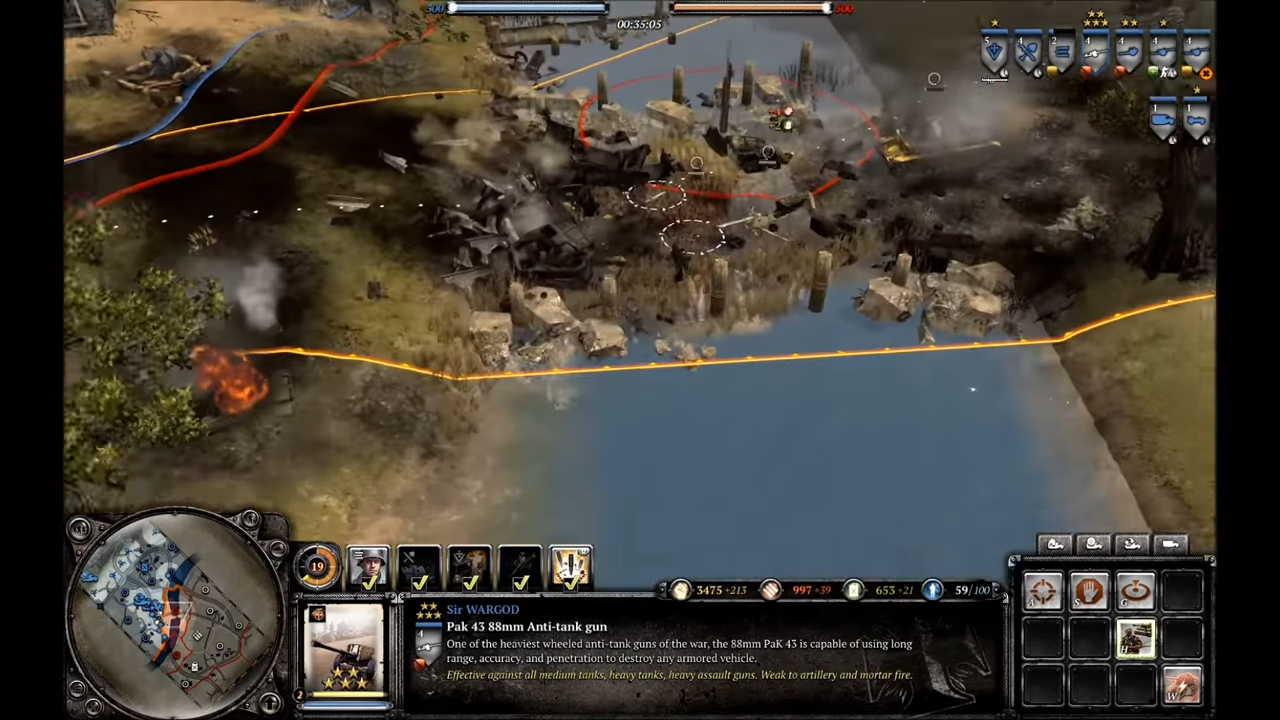Click the munitions resource icon
Image resolution: width=1280 pixels, height=720 pixels.
770,590
